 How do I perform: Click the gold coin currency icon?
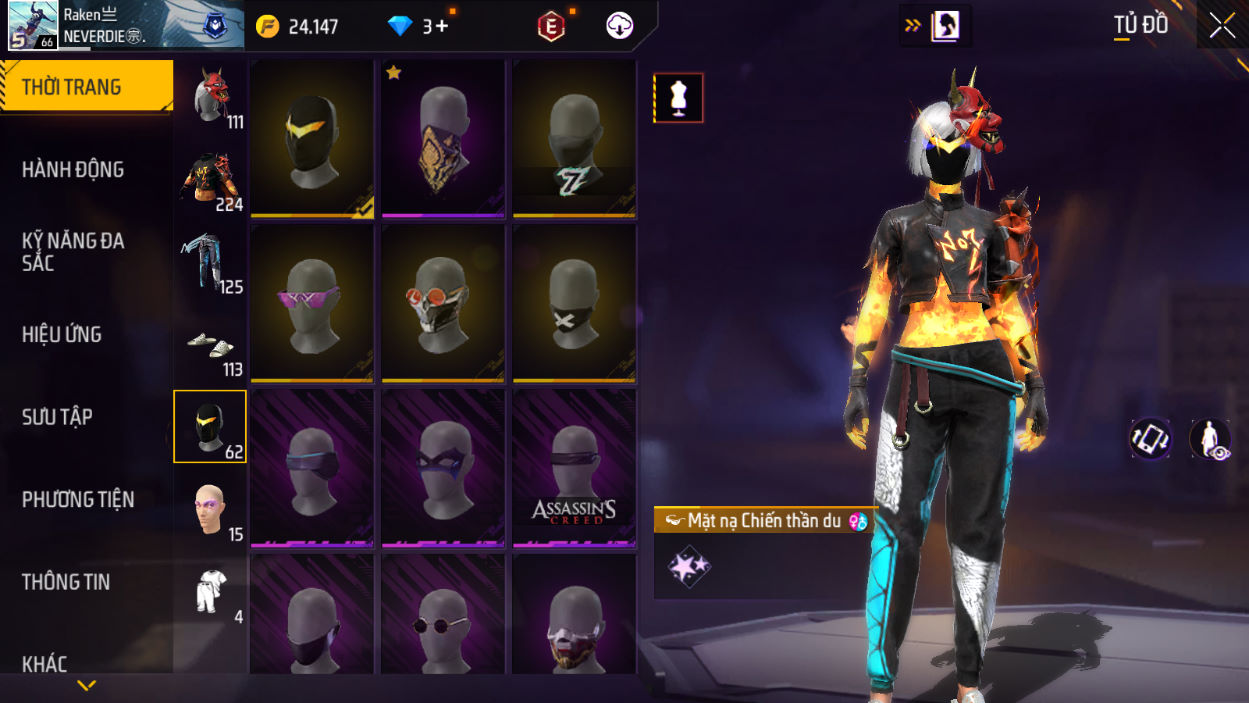(x=268, y=27)
